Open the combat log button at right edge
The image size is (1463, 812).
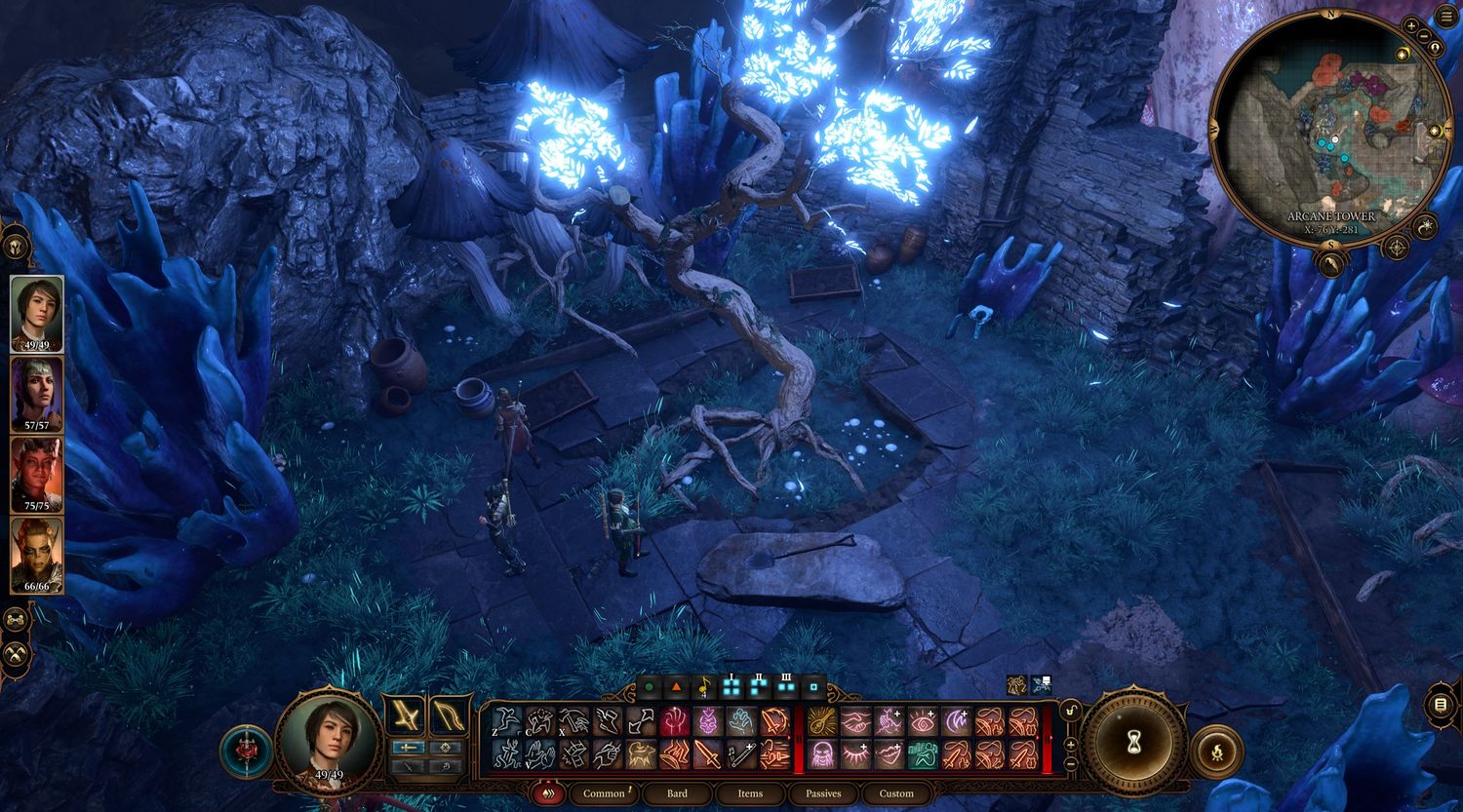(x=1443, y=703)
